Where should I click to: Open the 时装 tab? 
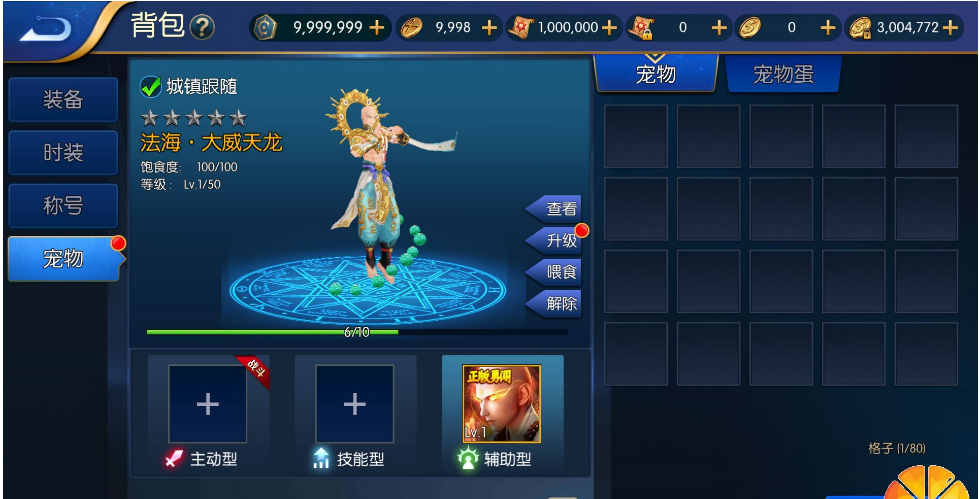63,153
